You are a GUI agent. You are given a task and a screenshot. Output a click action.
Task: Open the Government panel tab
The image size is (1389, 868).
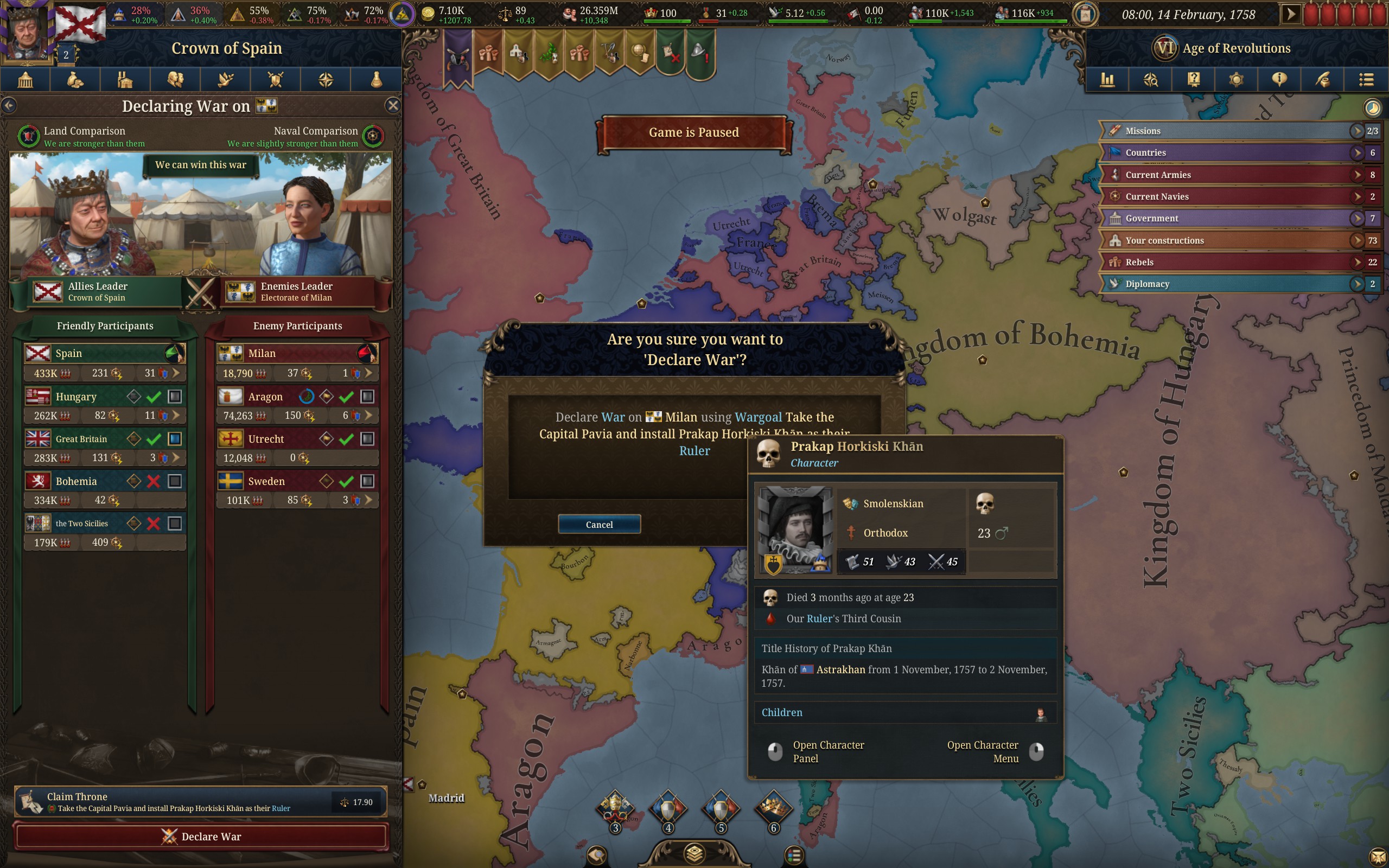(26, 79)
